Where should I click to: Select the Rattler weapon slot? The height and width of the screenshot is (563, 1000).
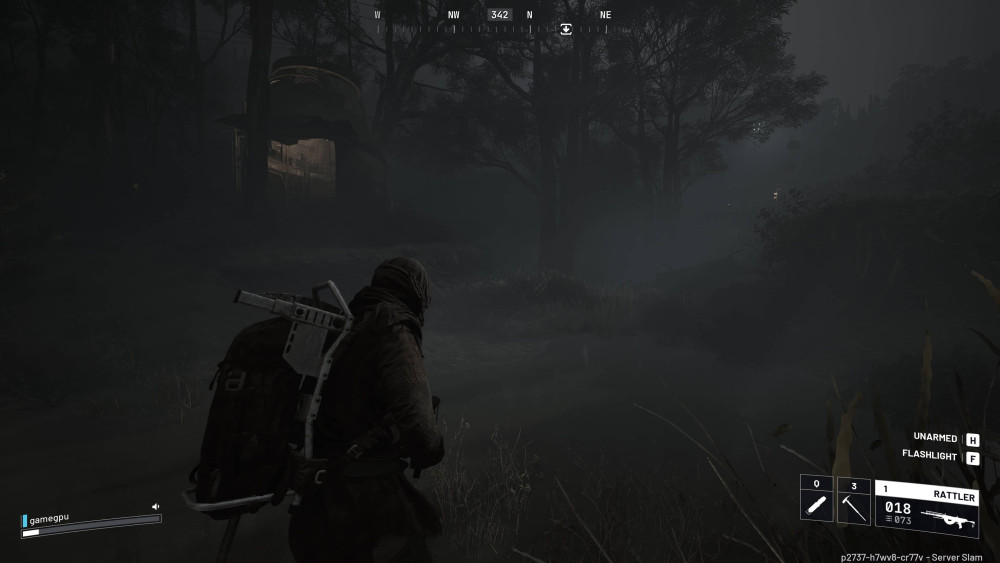click(926, 508)
